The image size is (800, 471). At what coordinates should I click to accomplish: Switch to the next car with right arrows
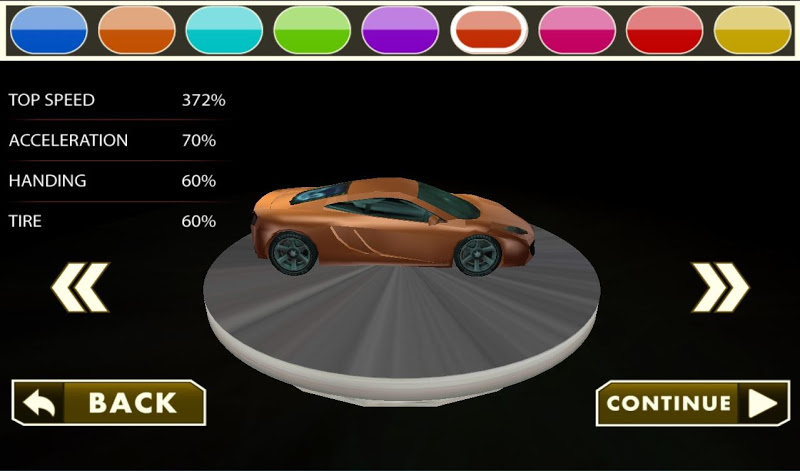coord(720,288)
